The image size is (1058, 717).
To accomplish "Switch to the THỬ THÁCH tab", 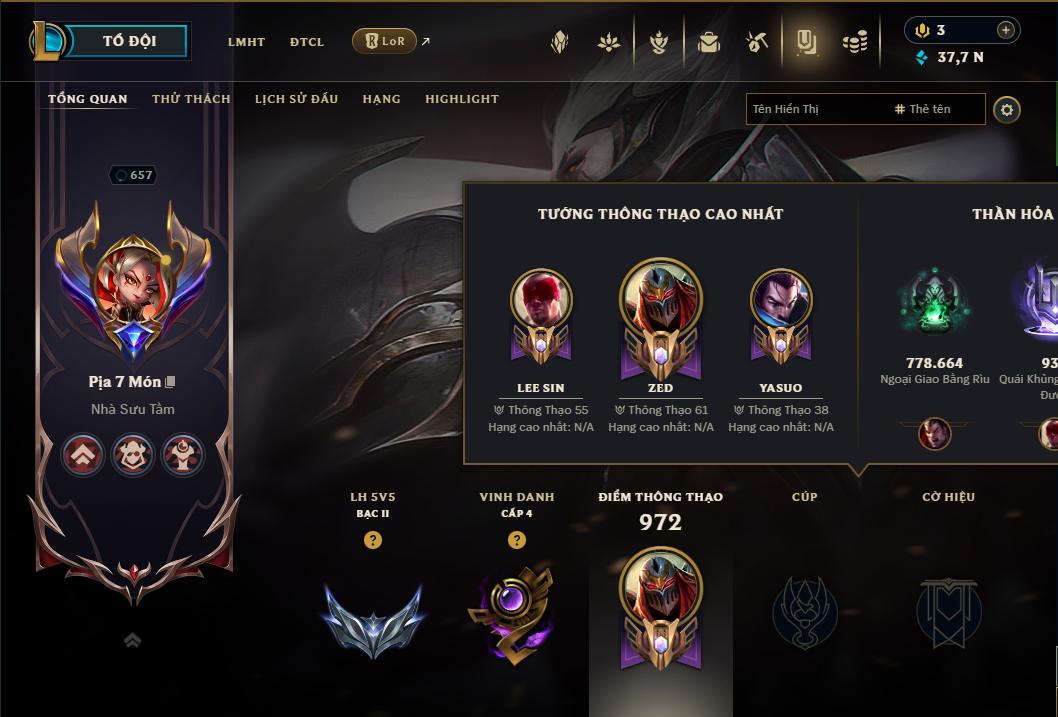I will coord(191,99).
